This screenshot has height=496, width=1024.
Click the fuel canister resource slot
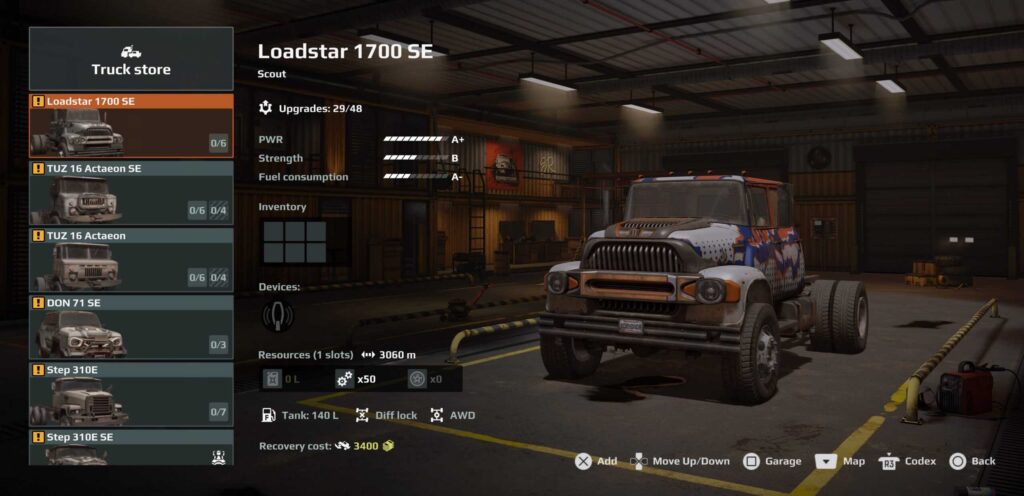[284, 379]
